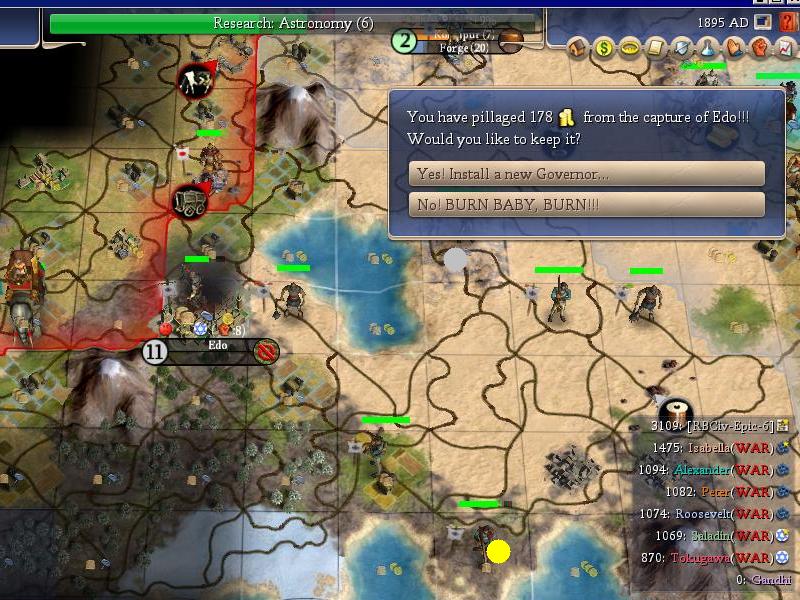Open the finance advisor dollar icon

[604, 48]
